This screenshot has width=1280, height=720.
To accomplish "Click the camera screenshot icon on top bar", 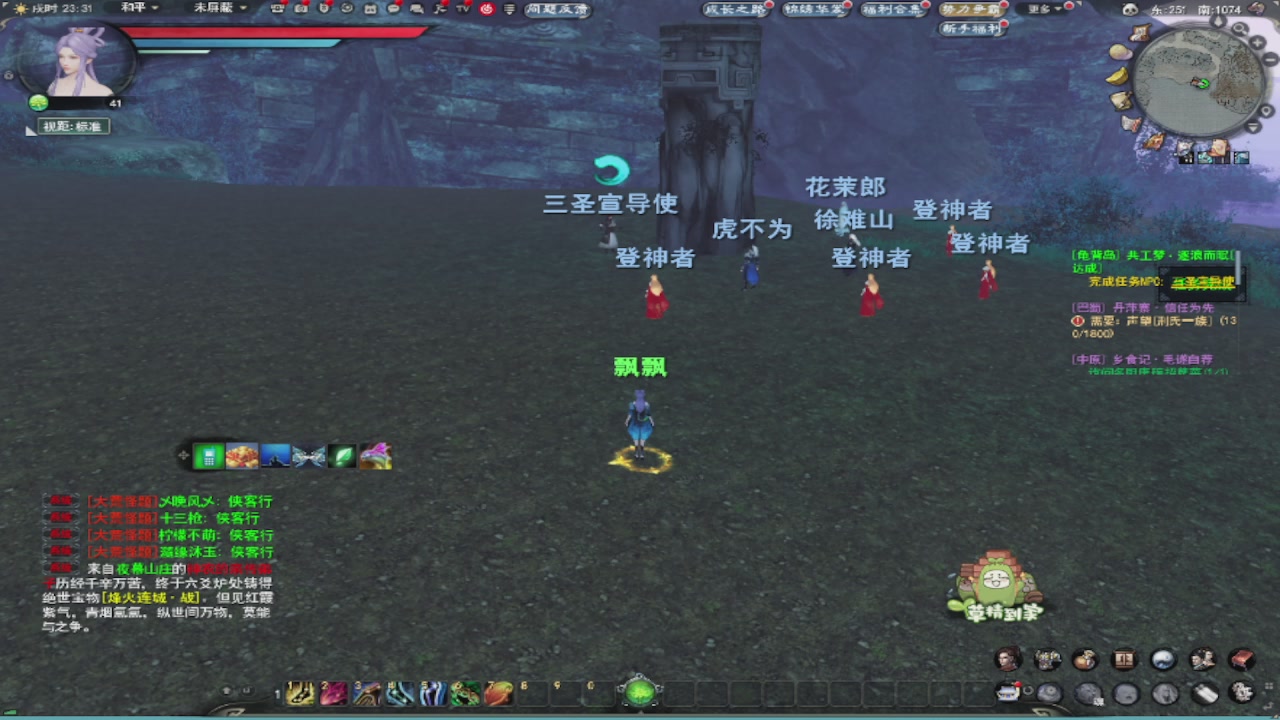I will click(x=299, y=10).
